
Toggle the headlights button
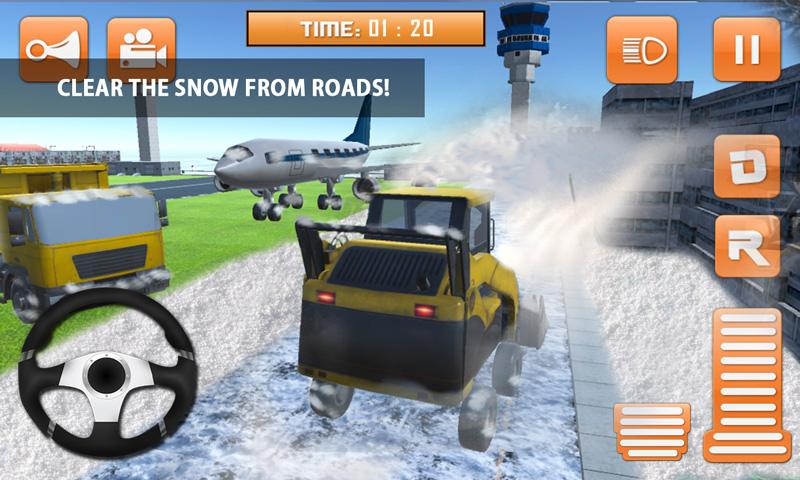(x=641, y=49)
